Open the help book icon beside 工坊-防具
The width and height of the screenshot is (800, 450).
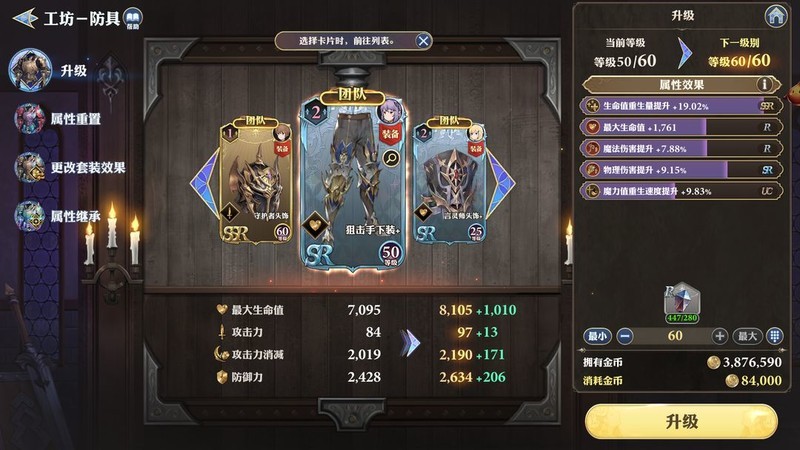[133, 17]
